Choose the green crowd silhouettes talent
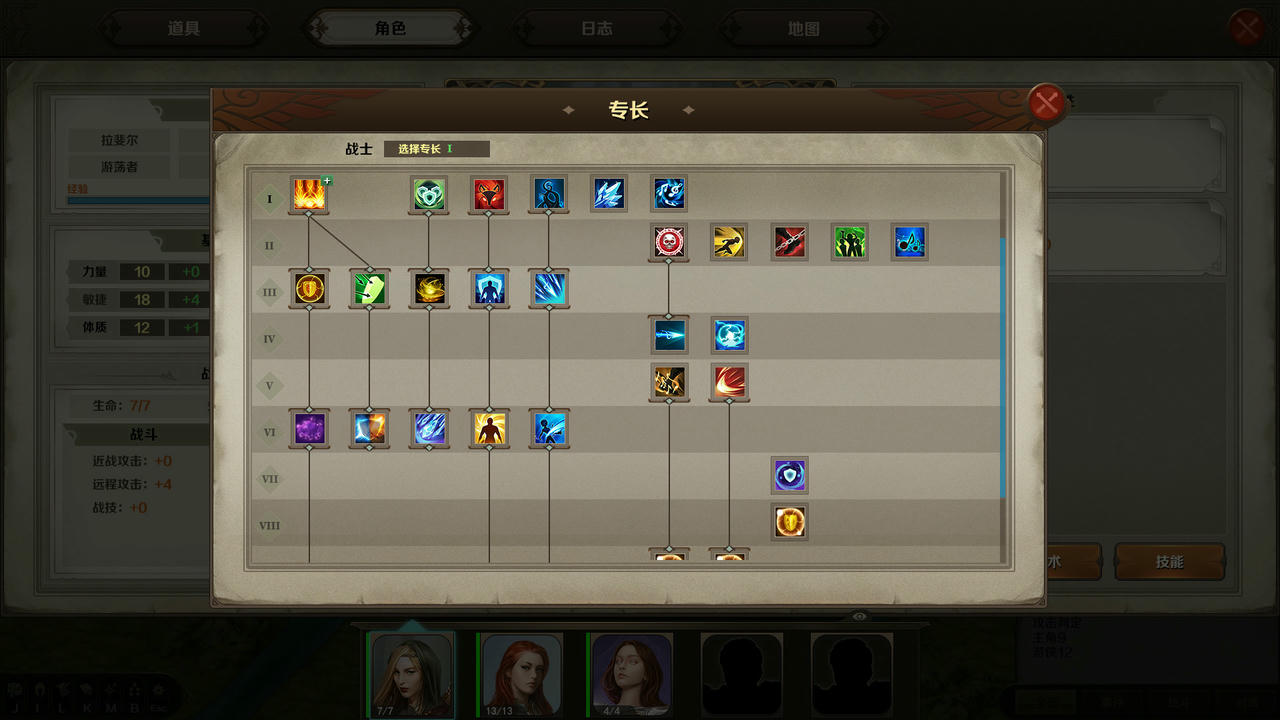The width and height of the screenshot is (1280, 720). (x=849, y=241)
